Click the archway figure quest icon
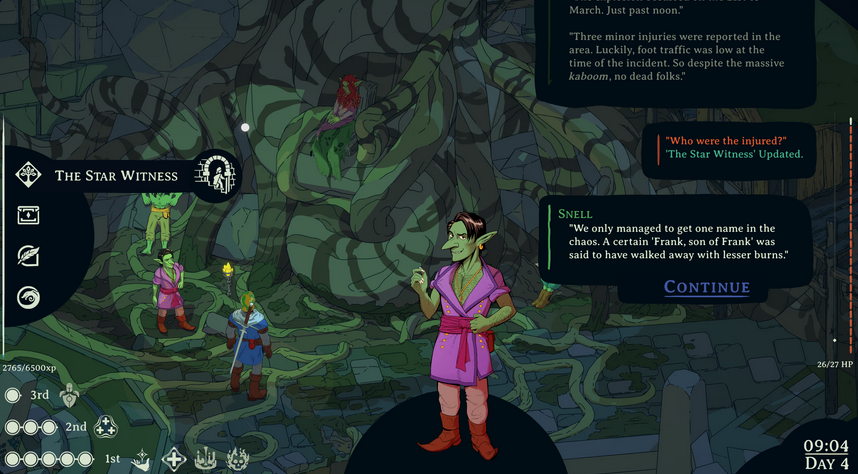 point(215,175)
